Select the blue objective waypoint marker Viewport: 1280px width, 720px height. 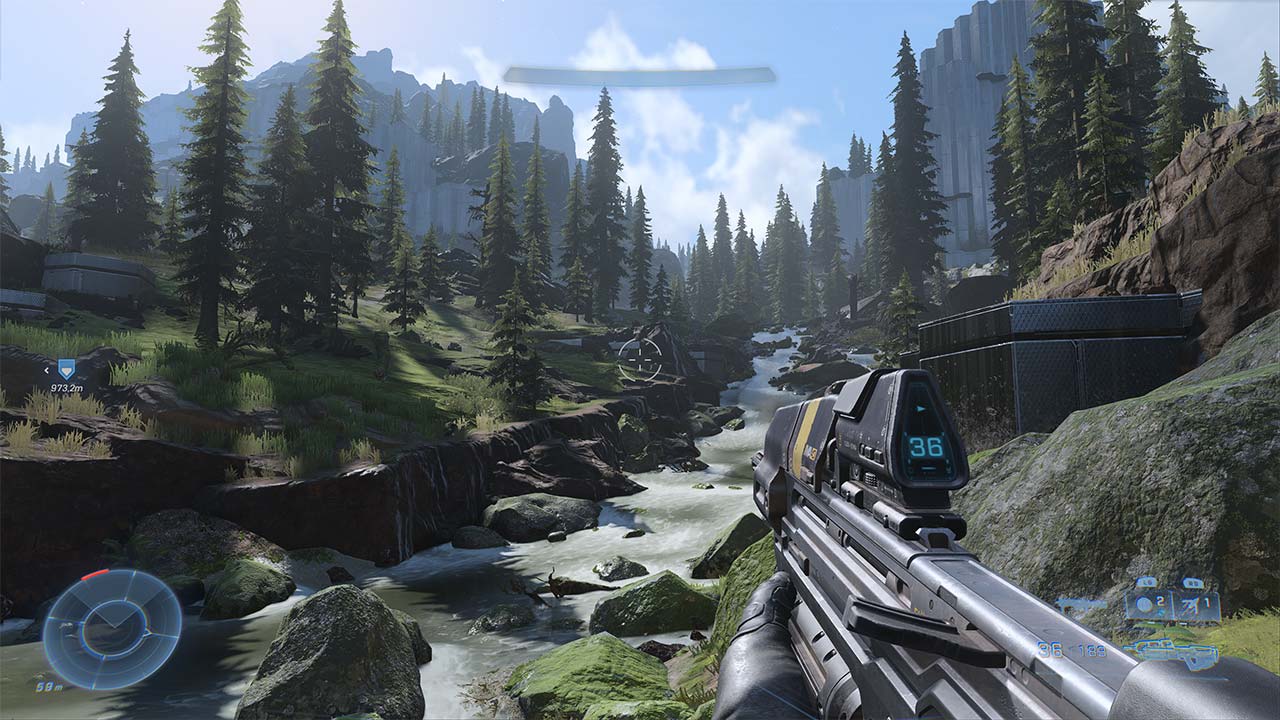pyautogui.click(x=66, y=369)
